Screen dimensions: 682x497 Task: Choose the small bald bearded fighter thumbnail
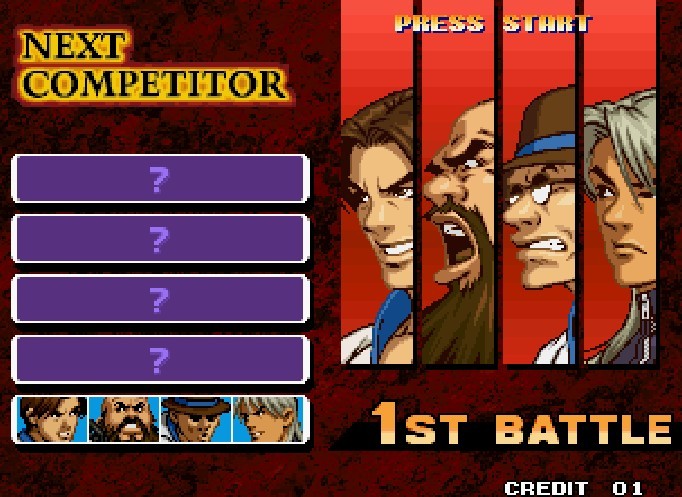tap(124, 419)
